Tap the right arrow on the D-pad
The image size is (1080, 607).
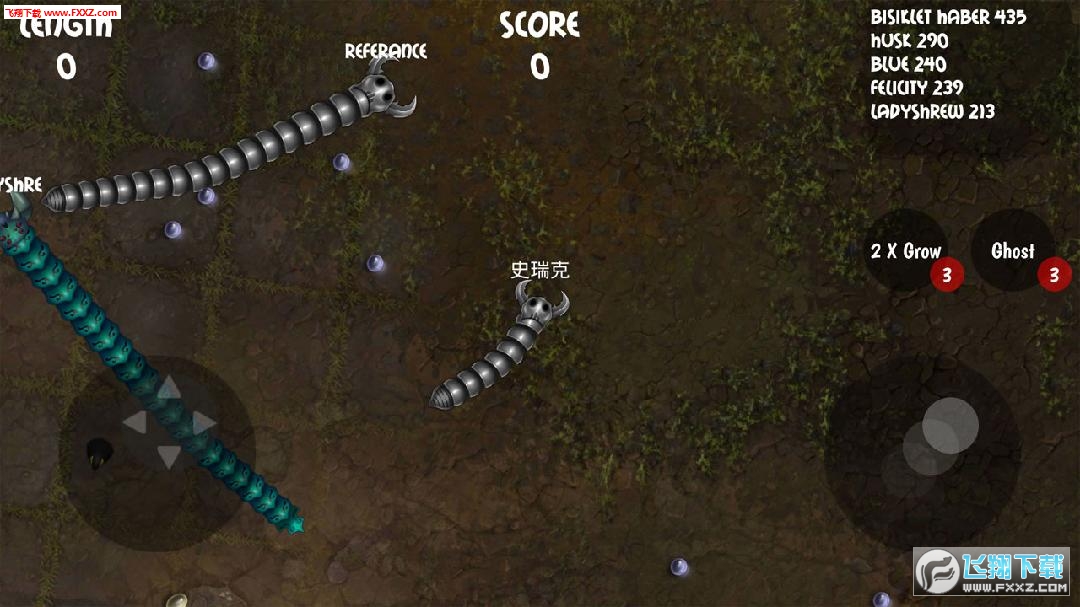pyautogui.click(x=203, y=423)
